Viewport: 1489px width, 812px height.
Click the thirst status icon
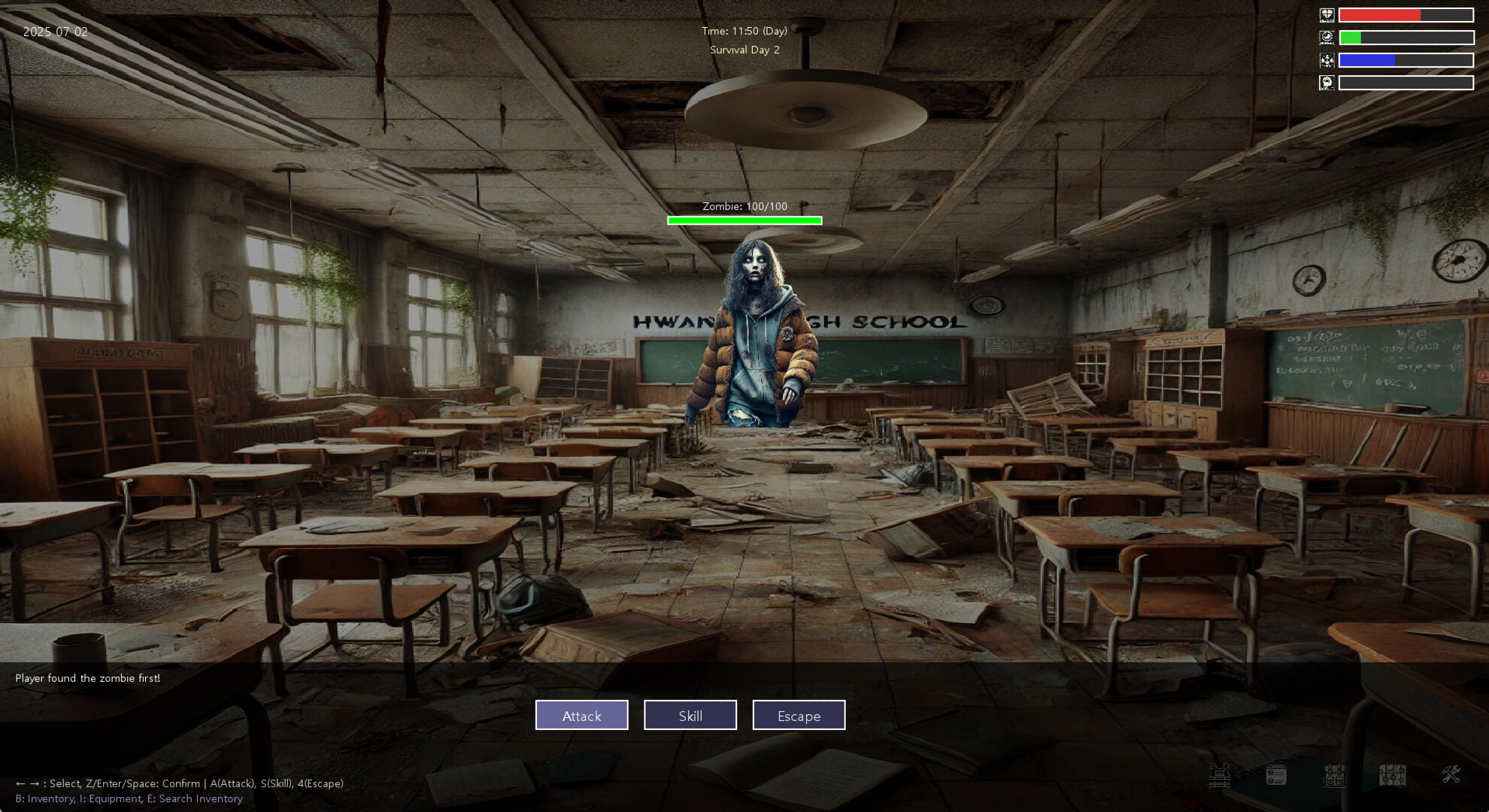point(1327,60)
